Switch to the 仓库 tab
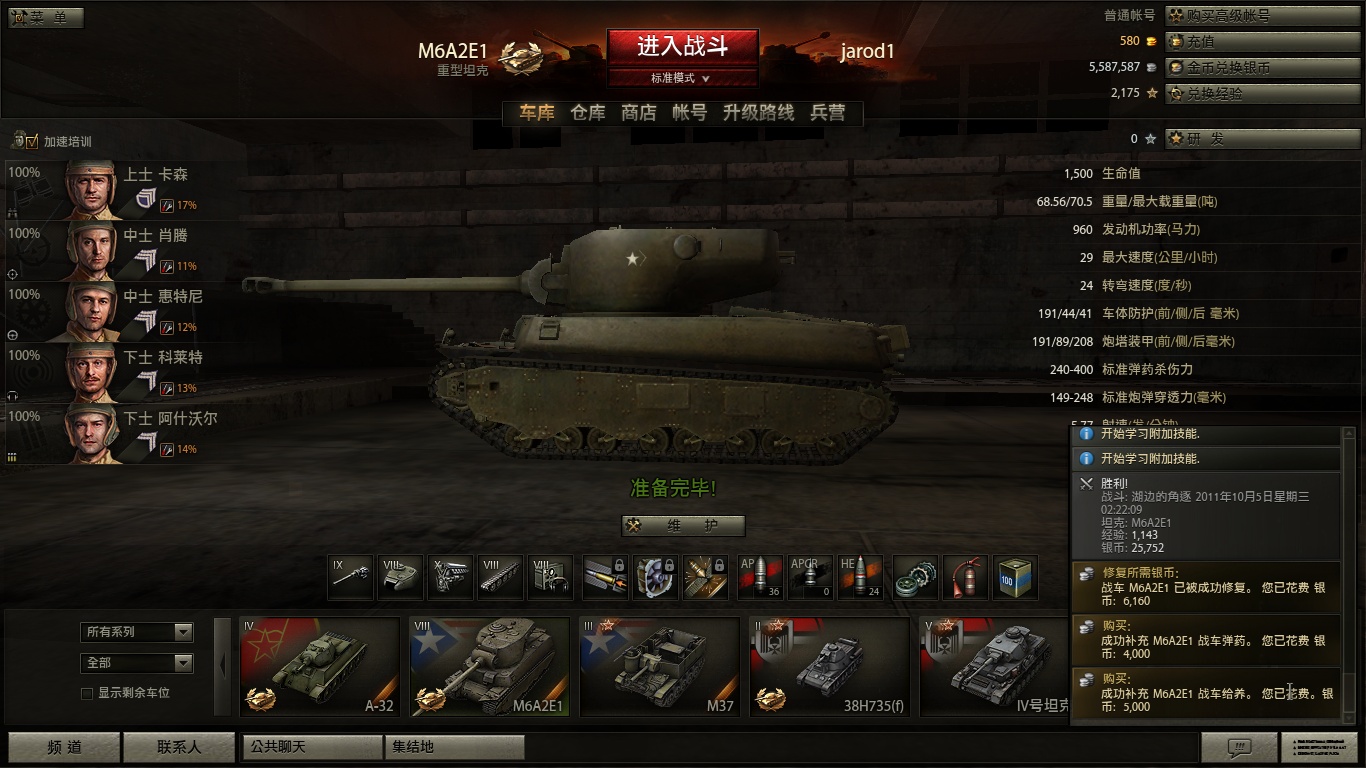This screenshot has height=768, width=1366. [x=588, y=113]
